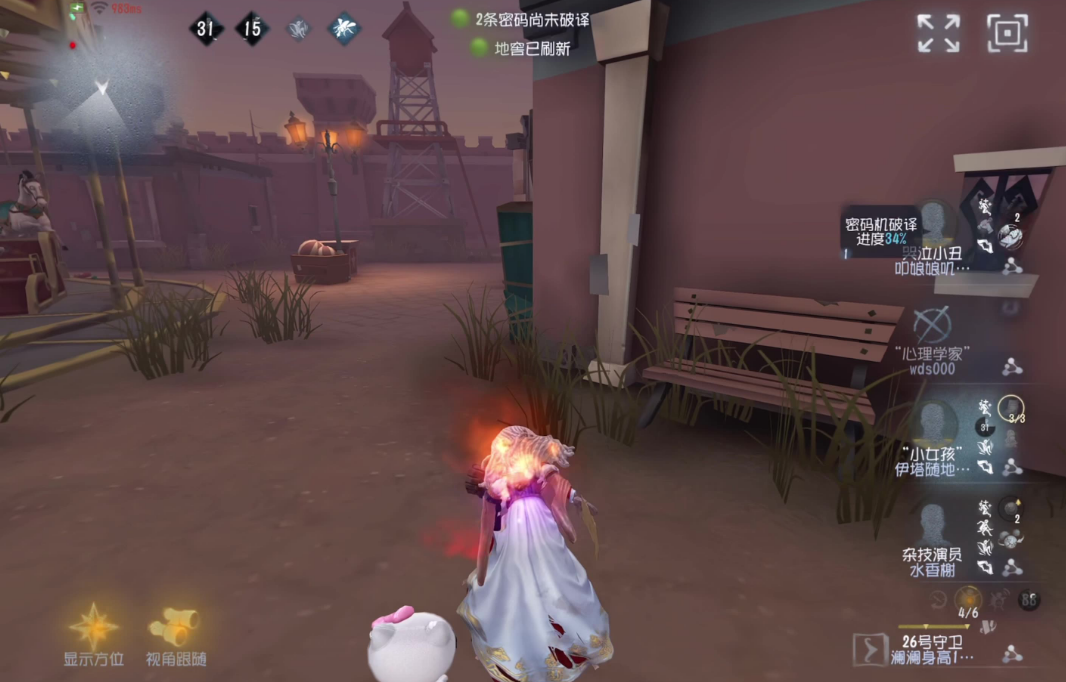Select the bright insect trait diamond icon
The width and height of the screenshot is (1066, 682).
pyautogui.click(x=344, y=29)
